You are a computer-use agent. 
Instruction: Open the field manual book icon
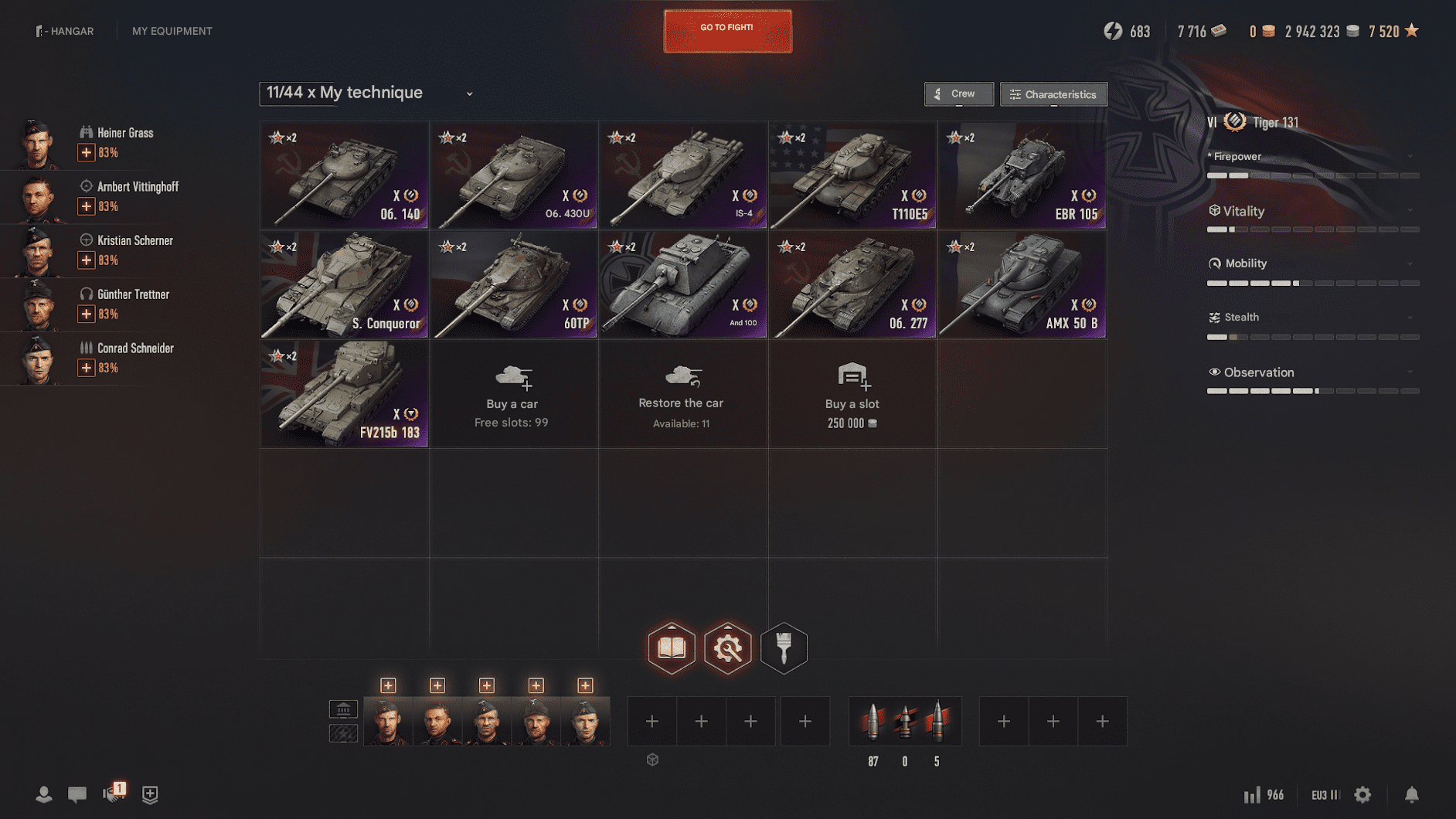pos(671,648)
